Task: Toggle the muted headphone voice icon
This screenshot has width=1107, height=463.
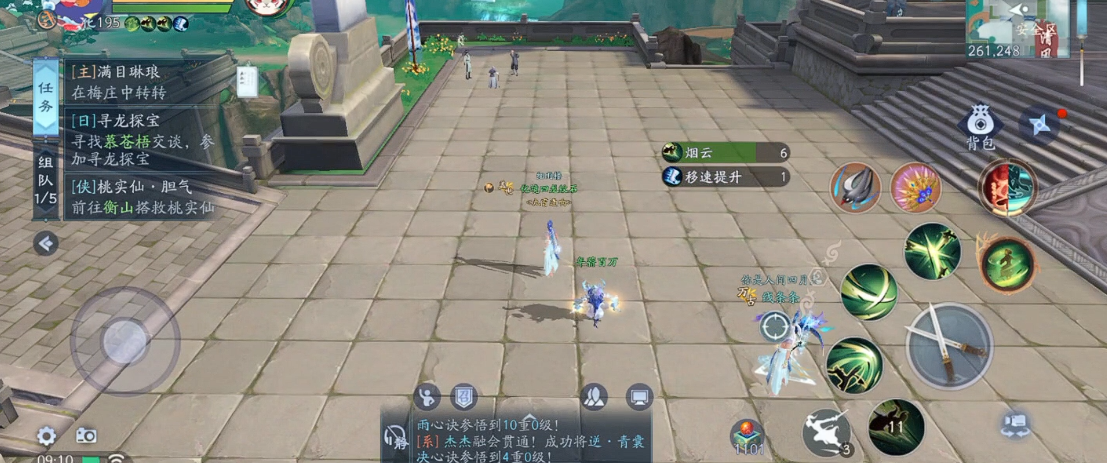Action: coord(393,436)
